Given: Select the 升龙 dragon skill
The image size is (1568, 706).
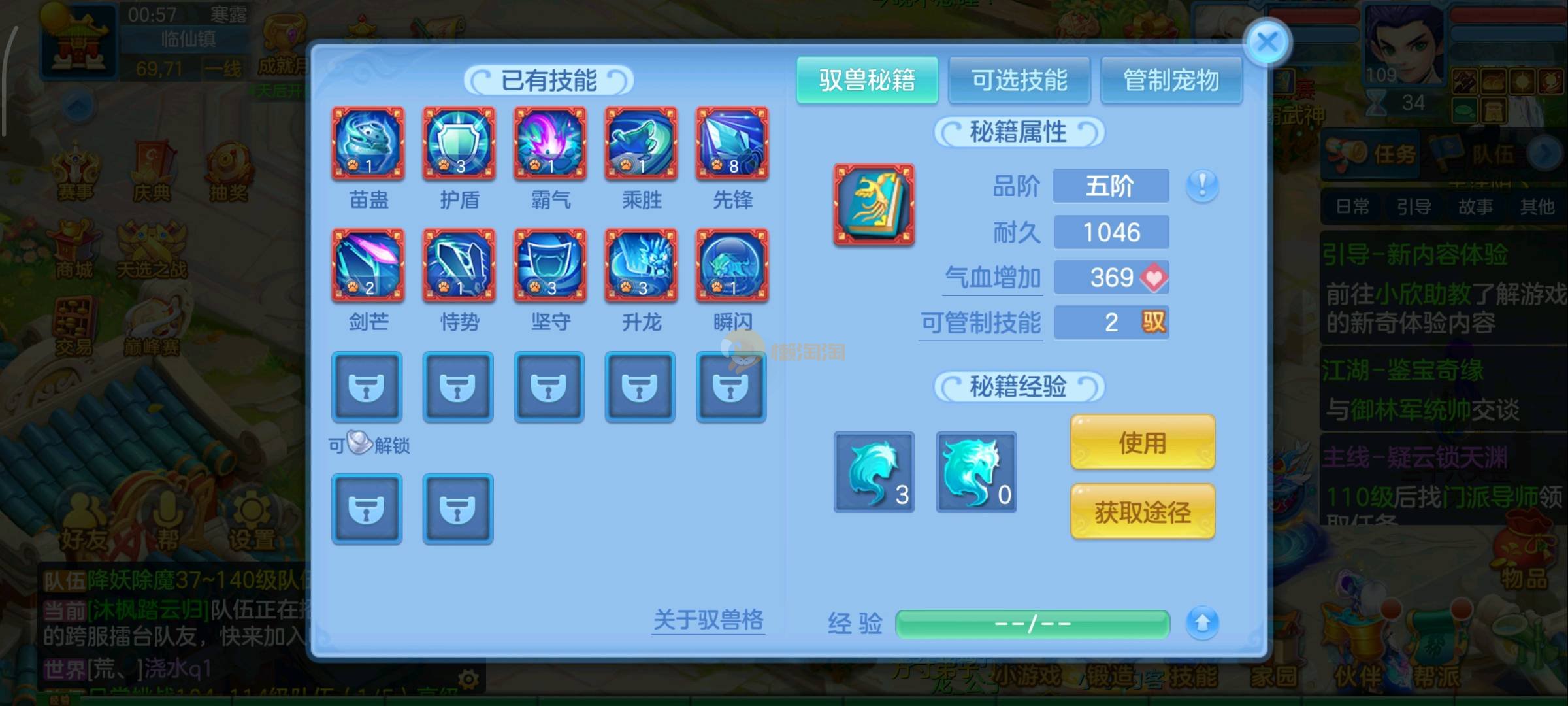Looking at the screenshot, I should coord(641,265).
